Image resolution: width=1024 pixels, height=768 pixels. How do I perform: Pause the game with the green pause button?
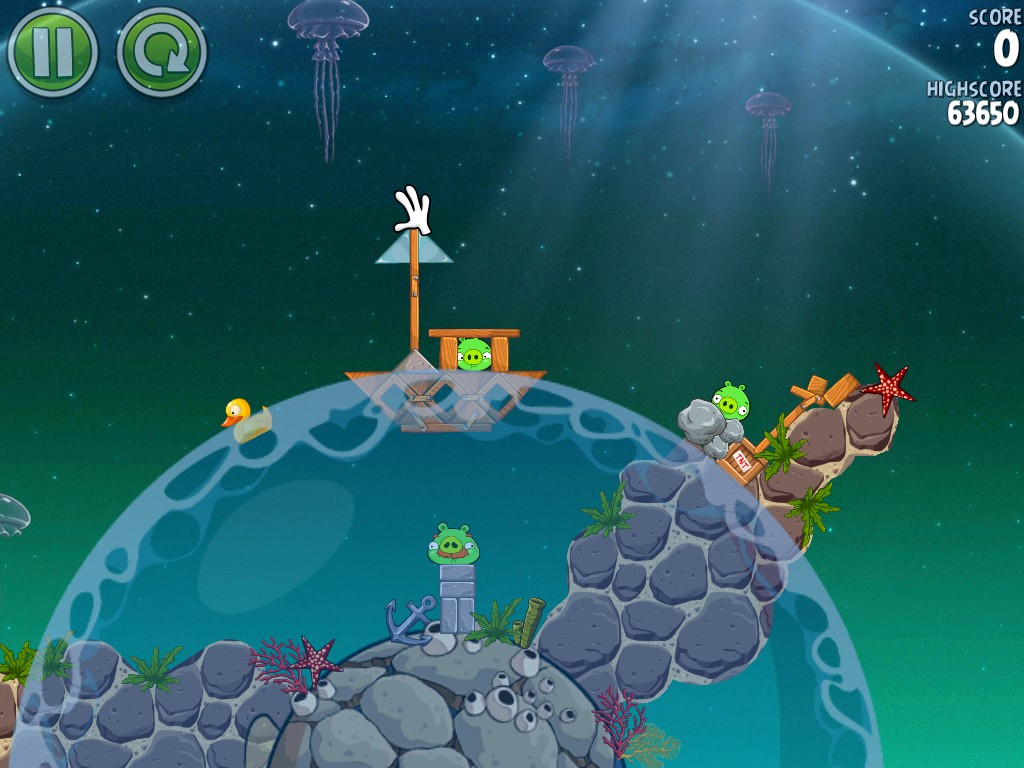[x=52, y=52]
